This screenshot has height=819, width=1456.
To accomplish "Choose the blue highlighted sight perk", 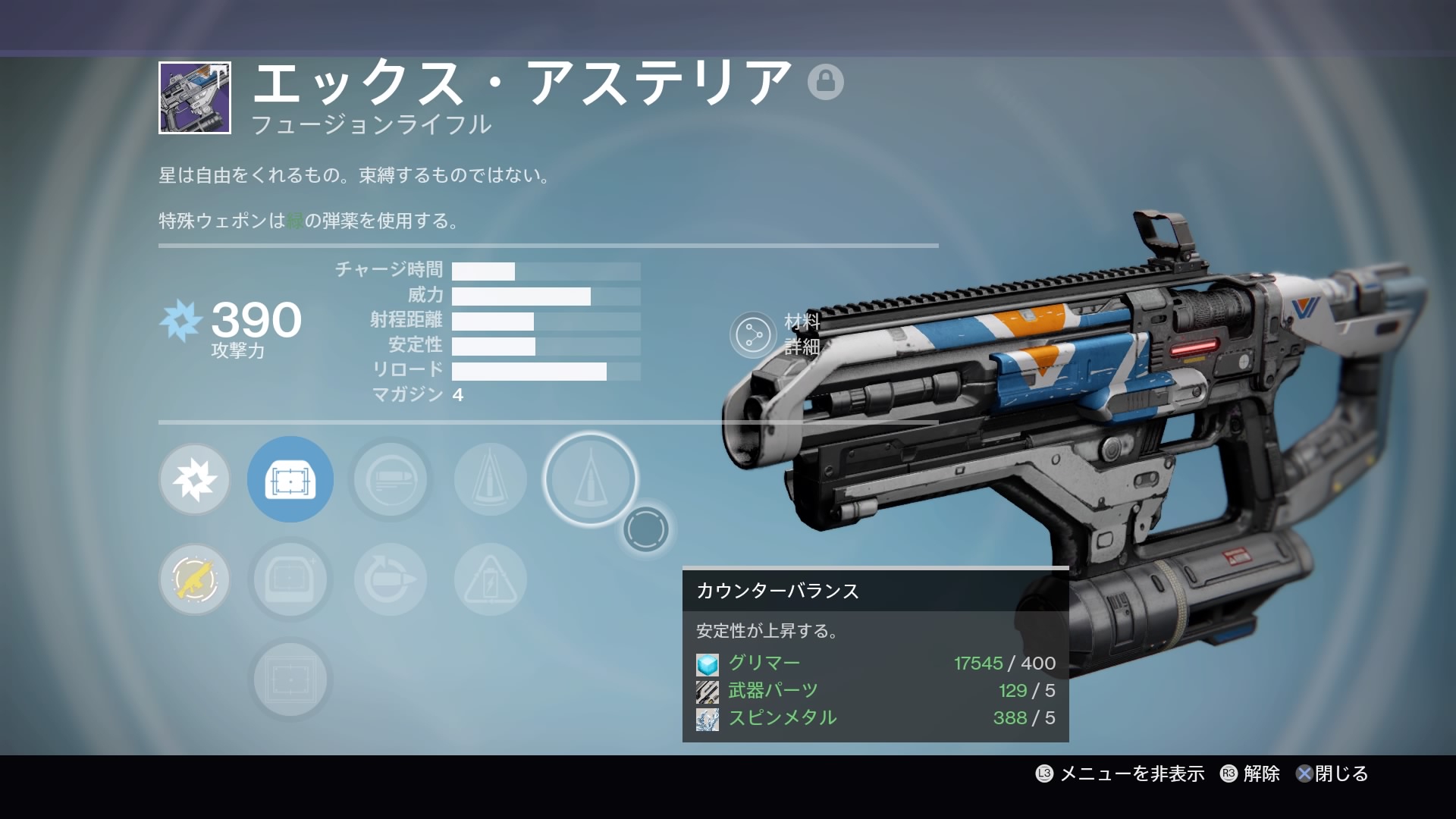I will point(290,479).
